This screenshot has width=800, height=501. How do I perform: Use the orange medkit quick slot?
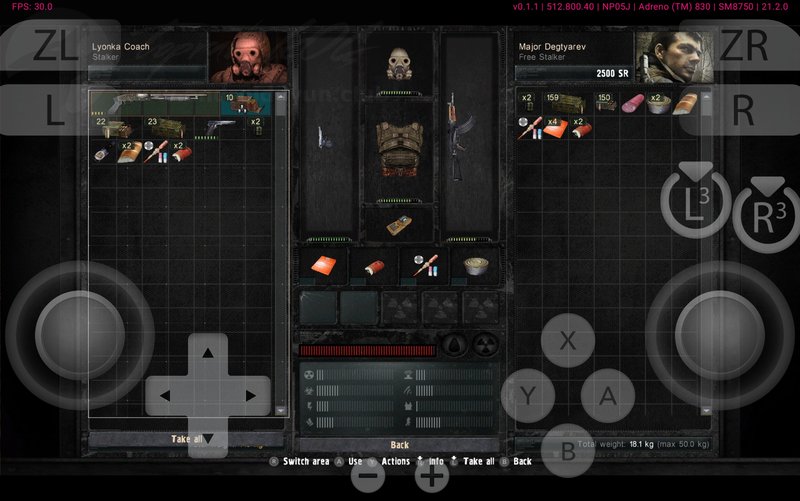pyautogui.click(x=324, y=265)
